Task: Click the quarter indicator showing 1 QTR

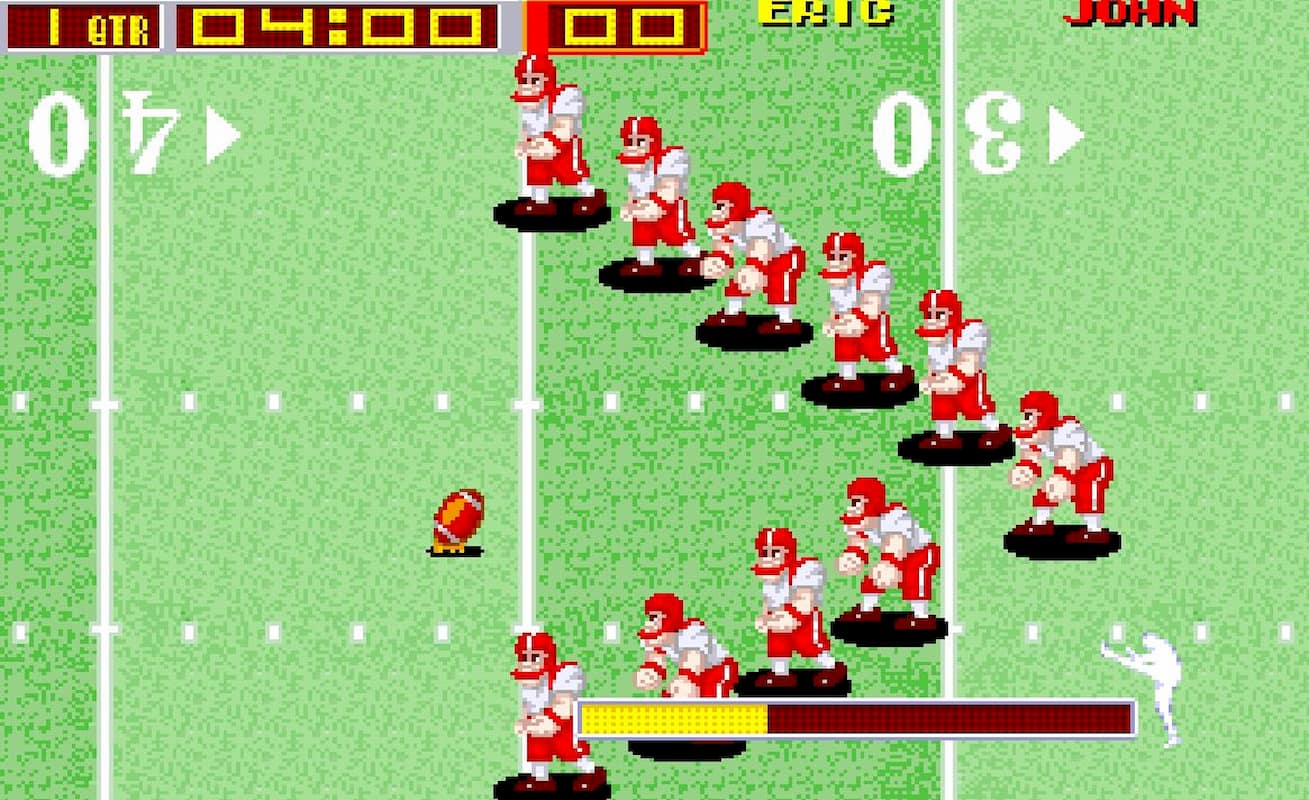Action: click(85, 24)
